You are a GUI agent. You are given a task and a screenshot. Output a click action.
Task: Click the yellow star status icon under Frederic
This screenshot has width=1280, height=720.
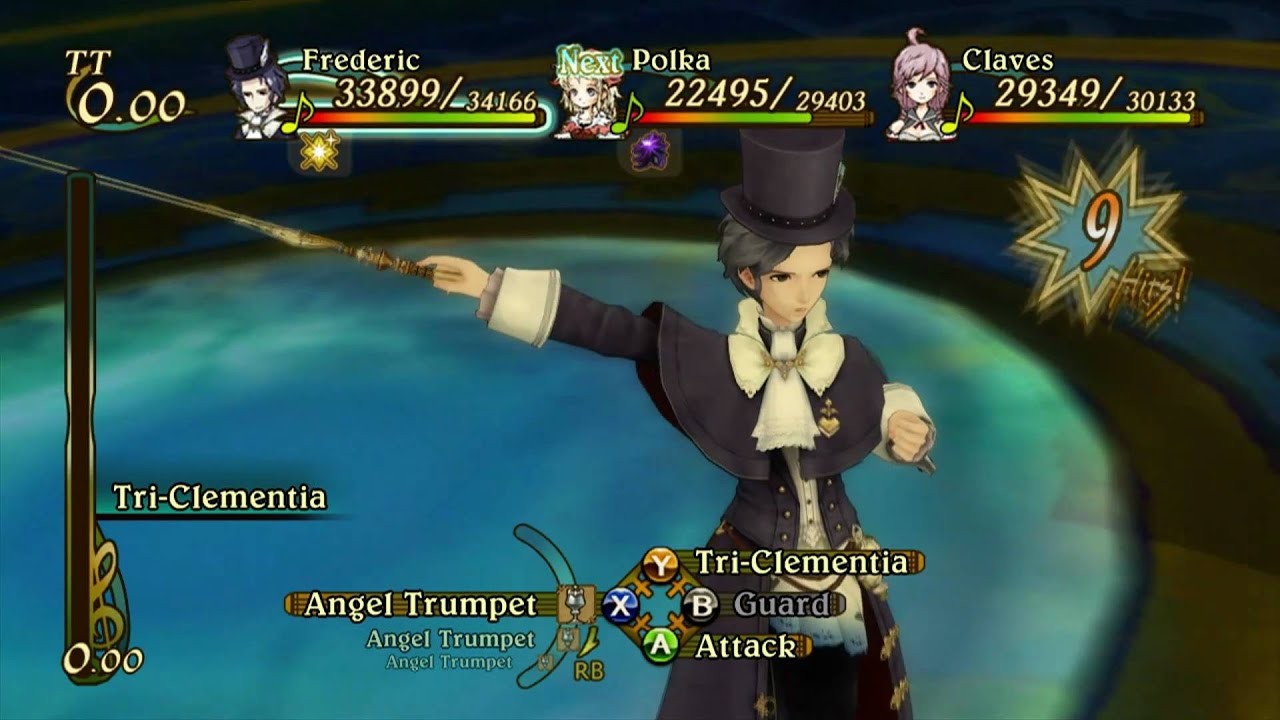pos(319,153)
